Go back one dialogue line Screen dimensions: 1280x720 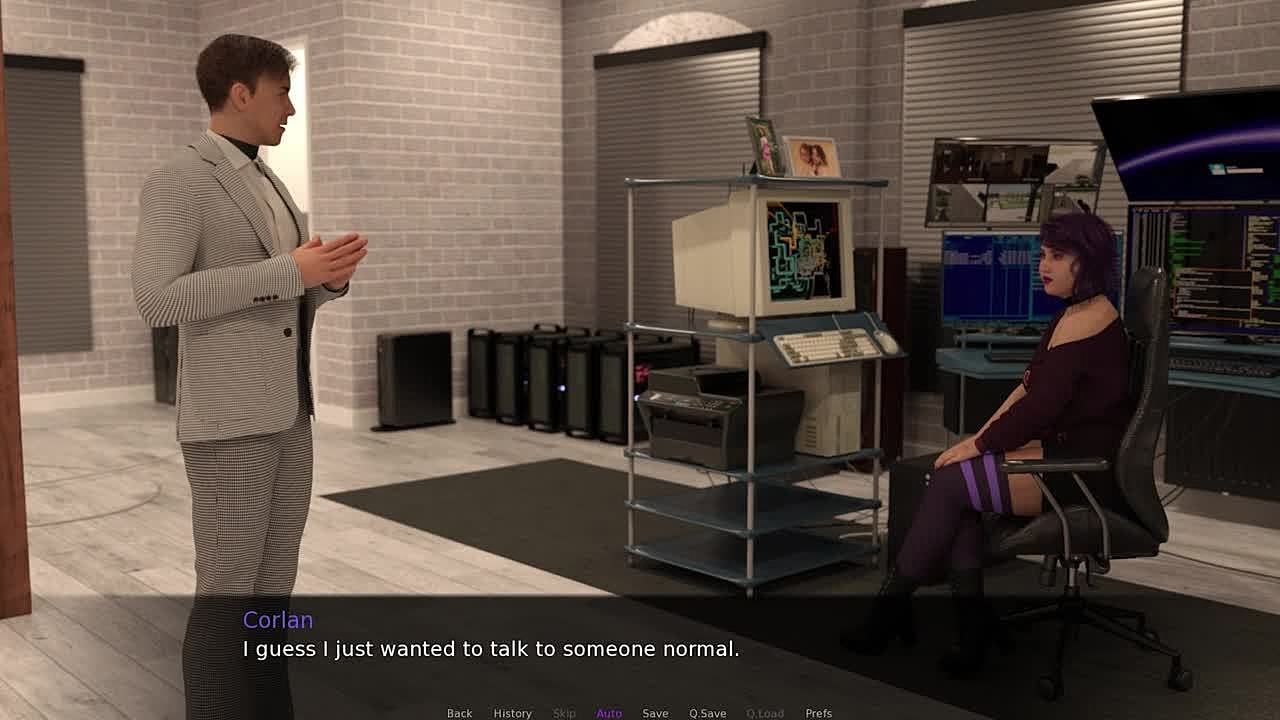pyautogui.click(x=459, y=713)
